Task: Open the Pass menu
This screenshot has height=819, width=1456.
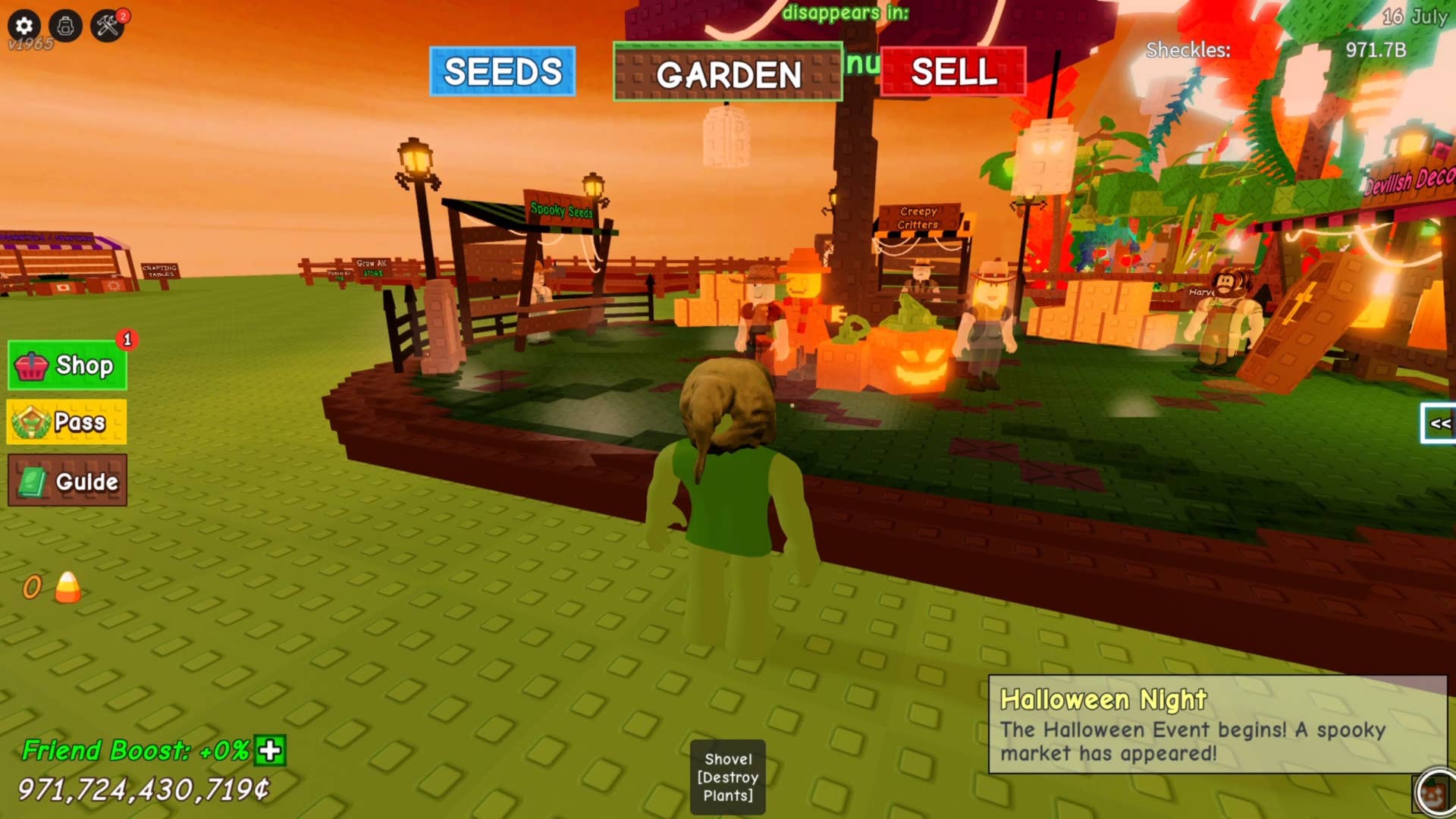Action: [67, 422]
